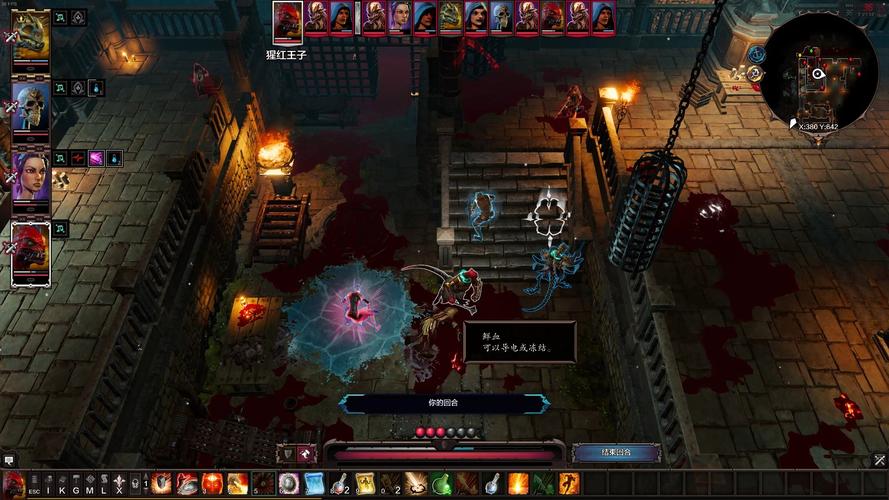The height and width of the screenshot is (500, 889).
Task: Click the active Red Prince turn-order portrait
Action: pos(287,20)
